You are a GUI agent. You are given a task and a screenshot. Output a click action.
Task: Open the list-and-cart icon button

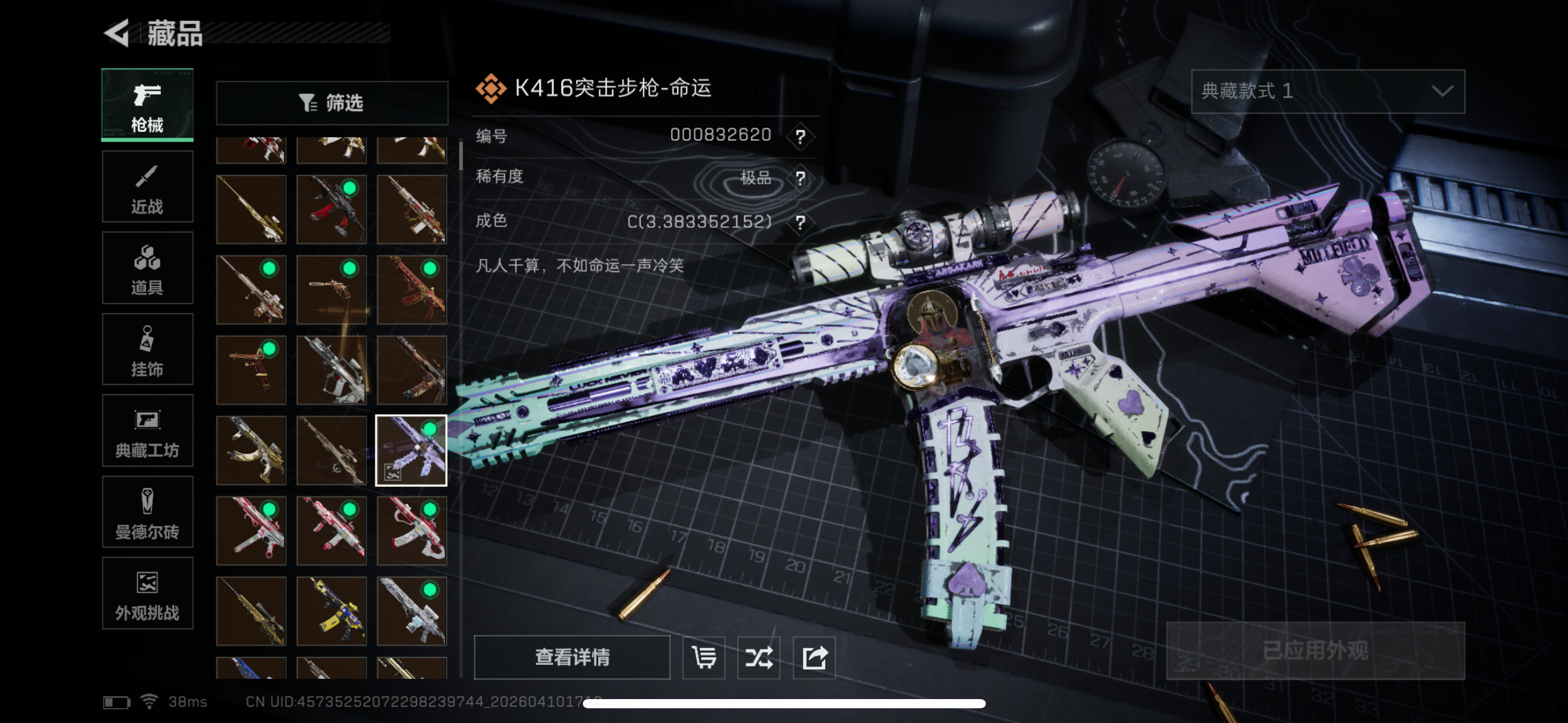[x=704, y=657]
